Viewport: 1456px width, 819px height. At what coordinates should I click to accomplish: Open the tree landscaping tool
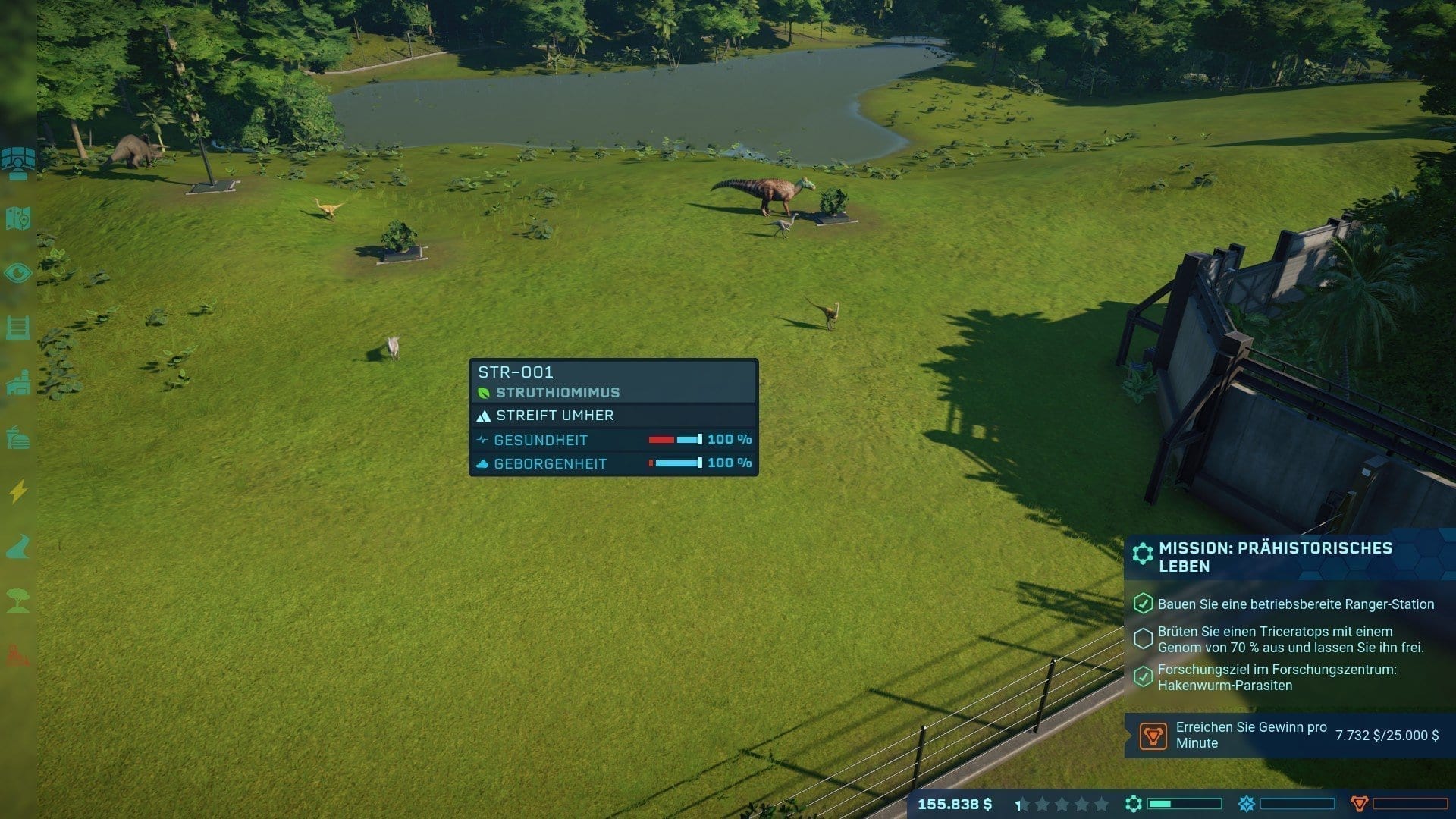[x=18, y=601]
